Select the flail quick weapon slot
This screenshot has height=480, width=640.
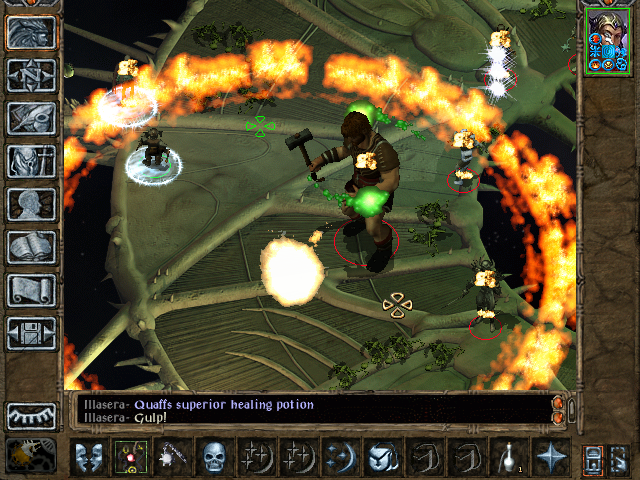tap(172, 458)
